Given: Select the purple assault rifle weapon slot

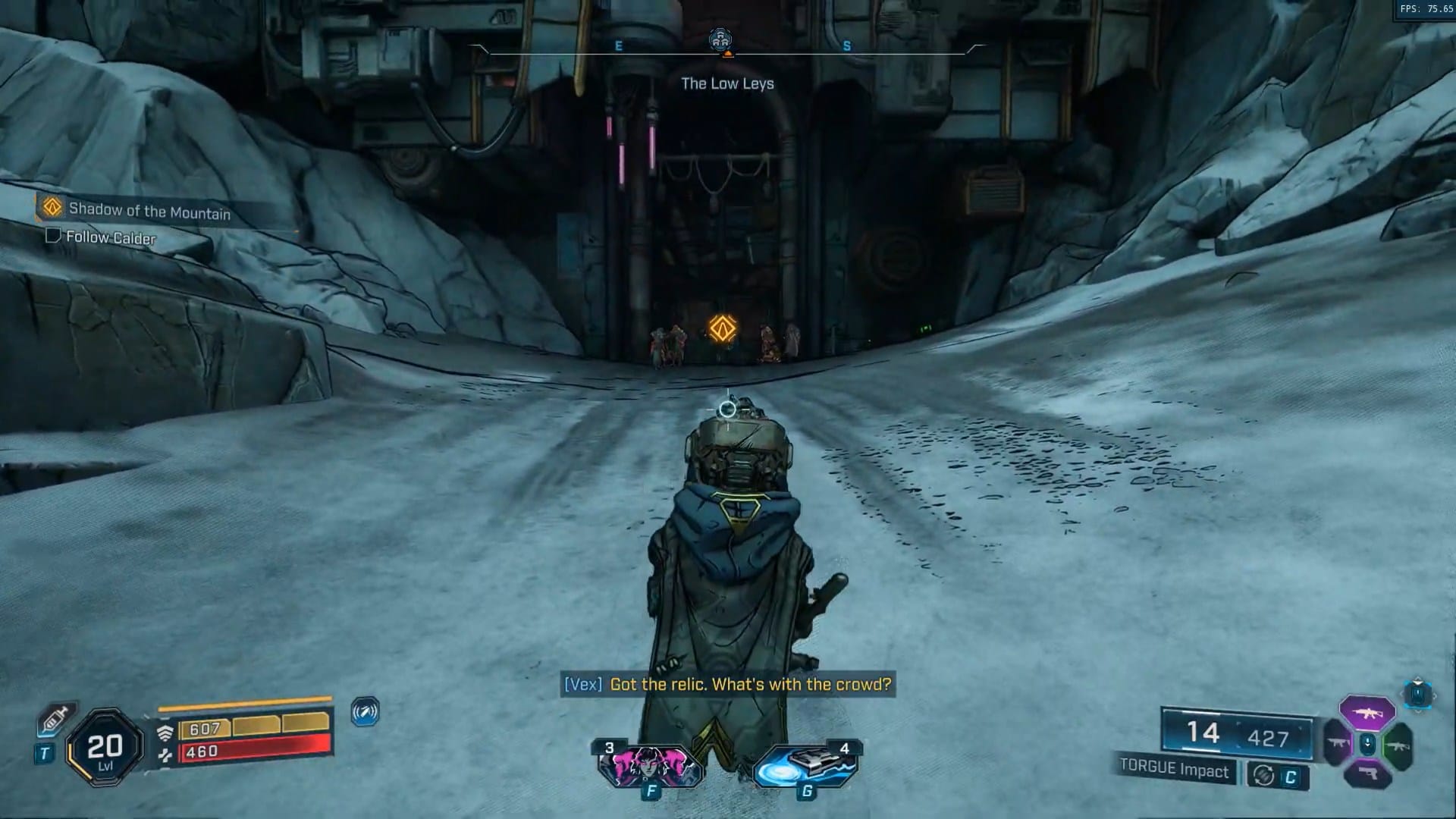Looking at the screenshot, I should click(x=1367, y=713).
